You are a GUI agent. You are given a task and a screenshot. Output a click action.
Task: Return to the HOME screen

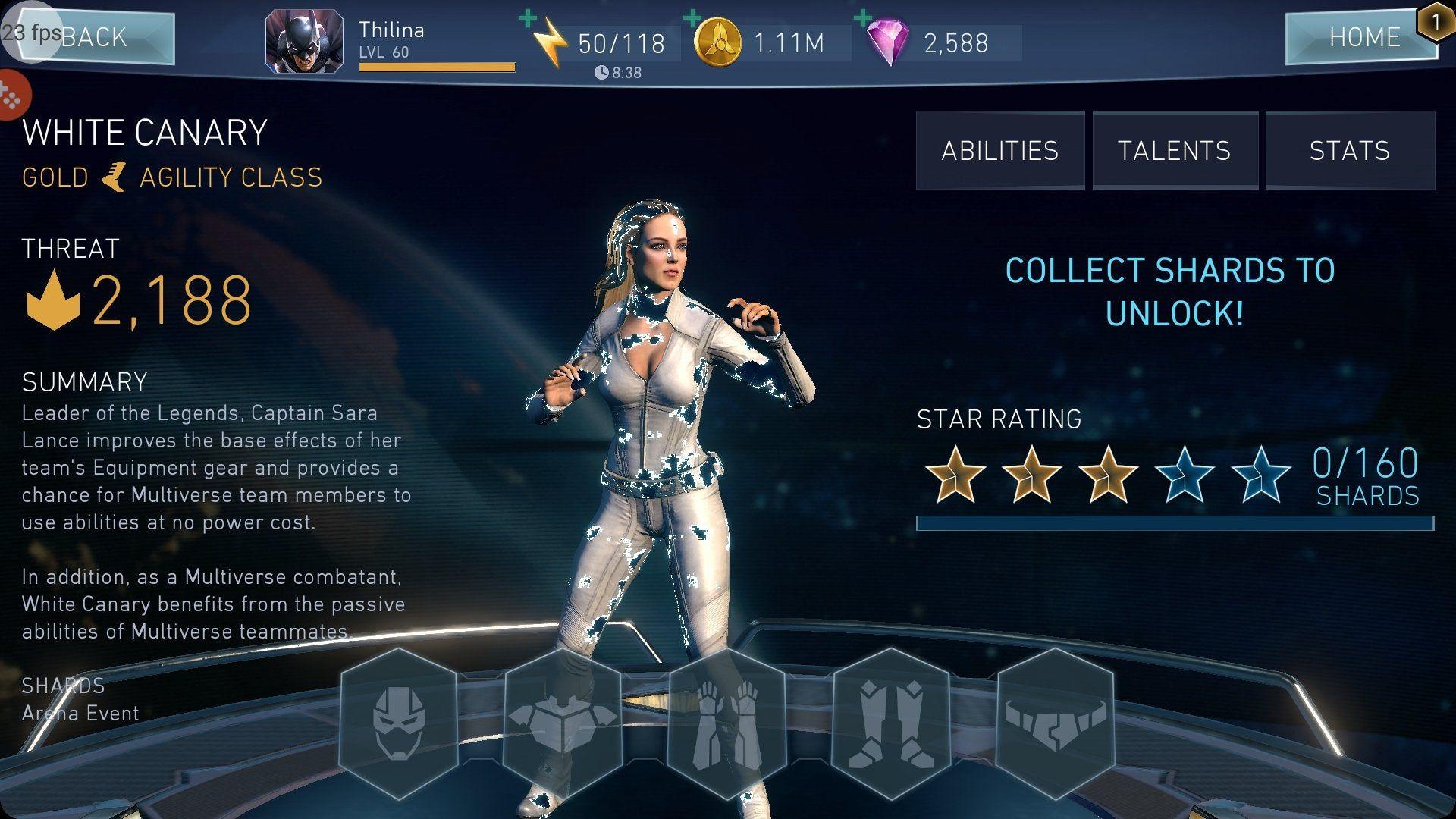1362,36
